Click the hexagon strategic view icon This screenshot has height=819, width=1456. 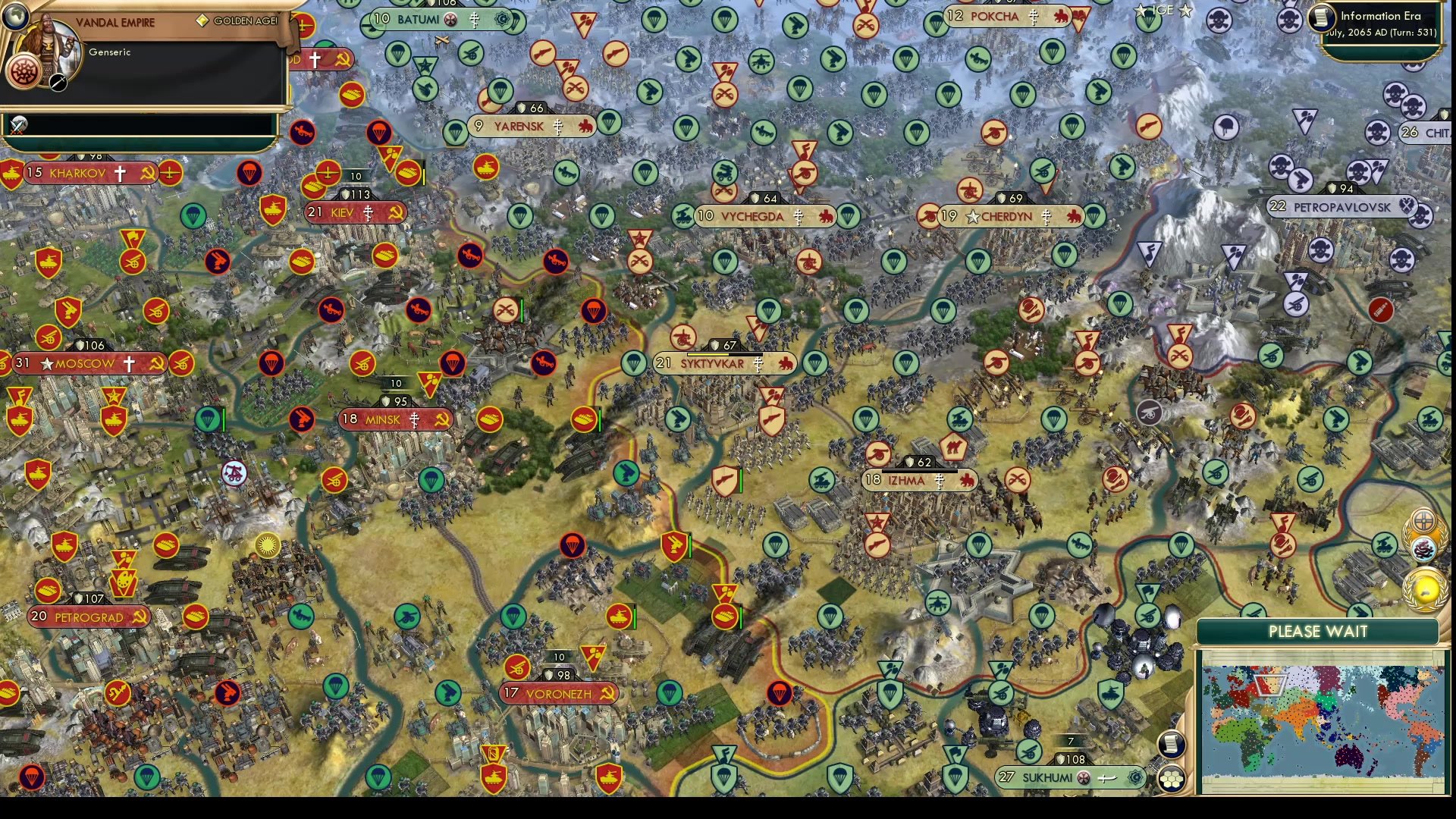(x=1171, y=778)
